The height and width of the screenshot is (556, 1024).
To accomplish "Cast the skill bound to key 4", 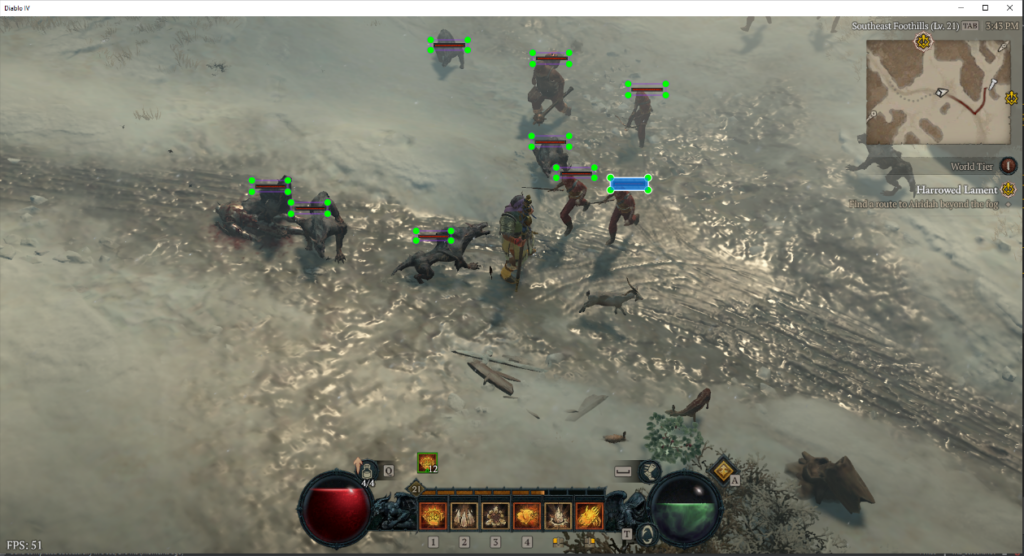I will [527, 515].
